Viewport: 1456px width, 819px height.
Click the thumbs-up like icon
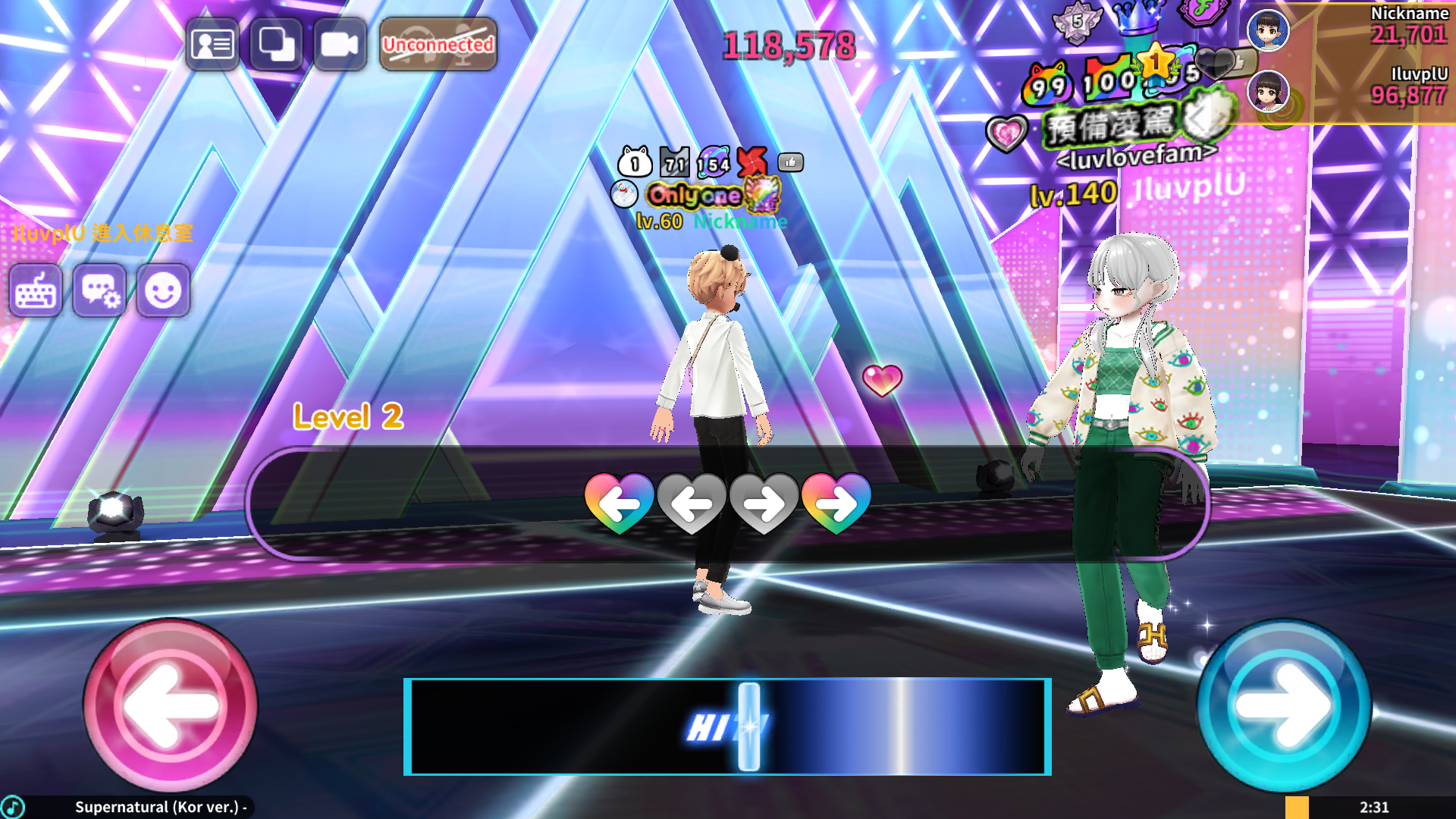790,162
